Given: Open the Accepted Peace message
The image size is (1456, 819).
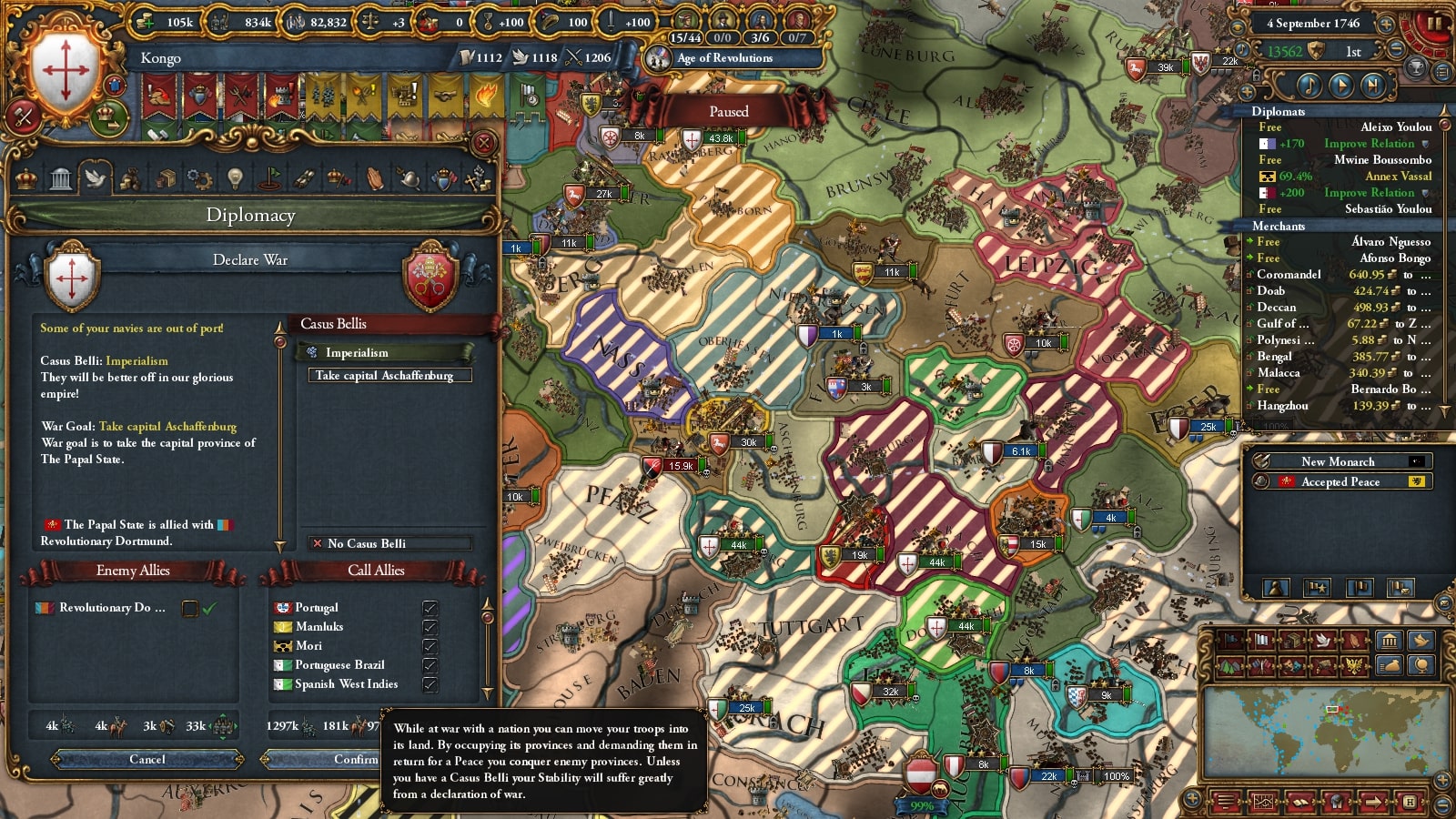Looking at the screenshot, I should pyautogui.click(x=1340, y=481).
